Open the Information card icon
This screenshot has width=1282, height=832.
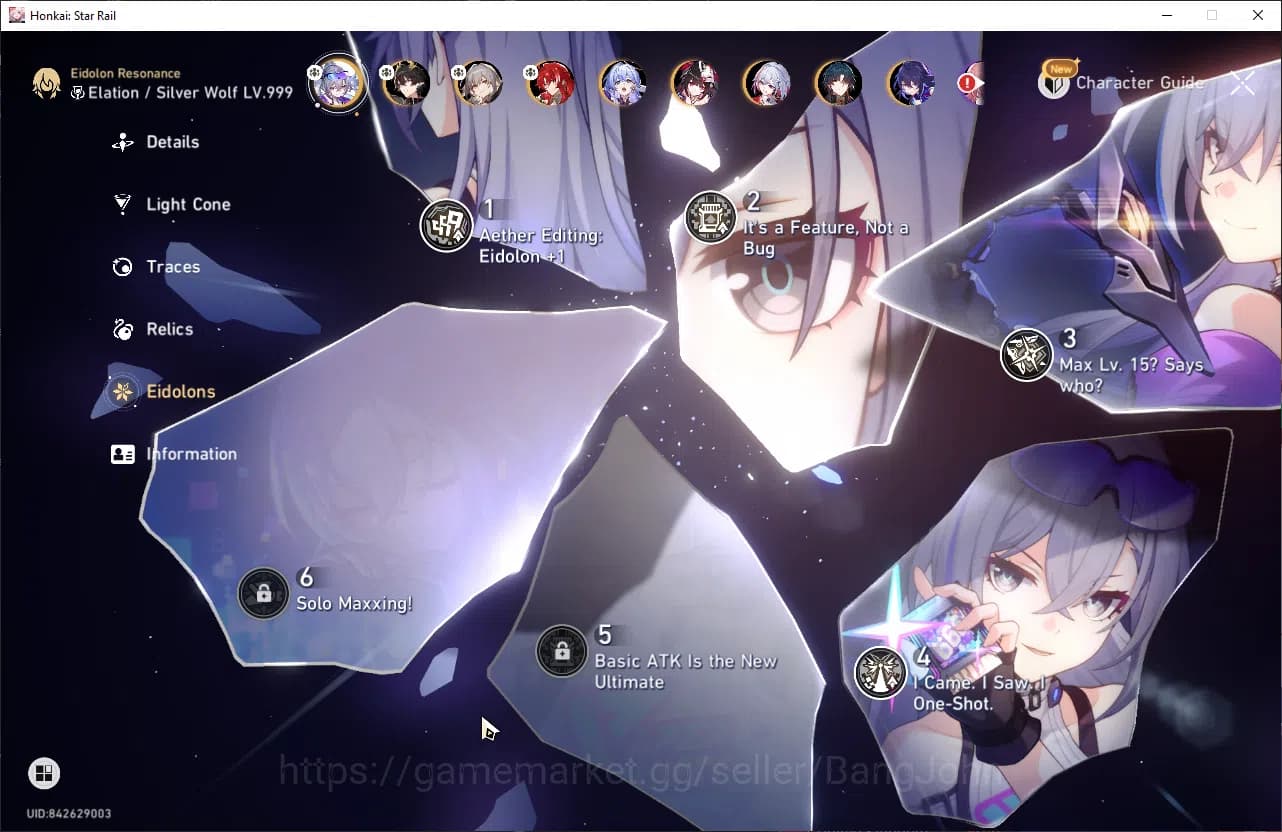pyautogui.click(x=122, y=453)
